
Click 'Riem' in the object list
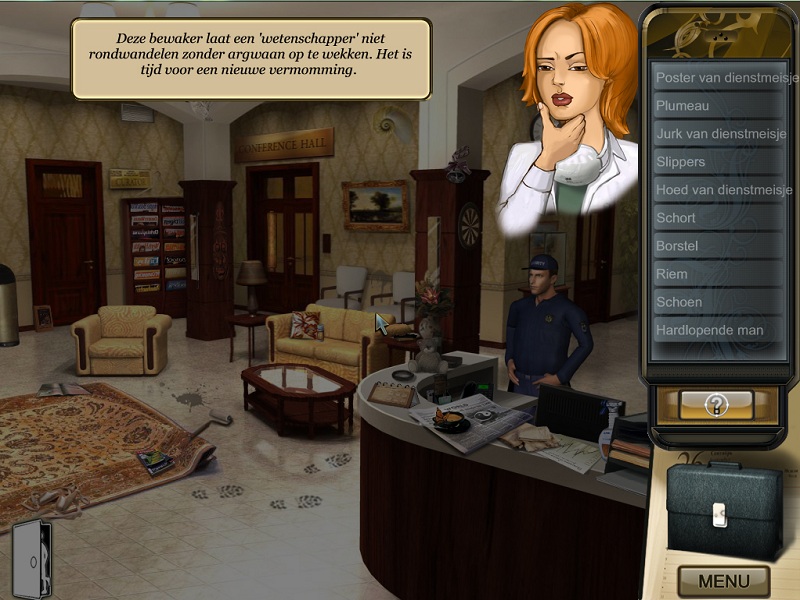pyautogui.click(x=717, y=273)
